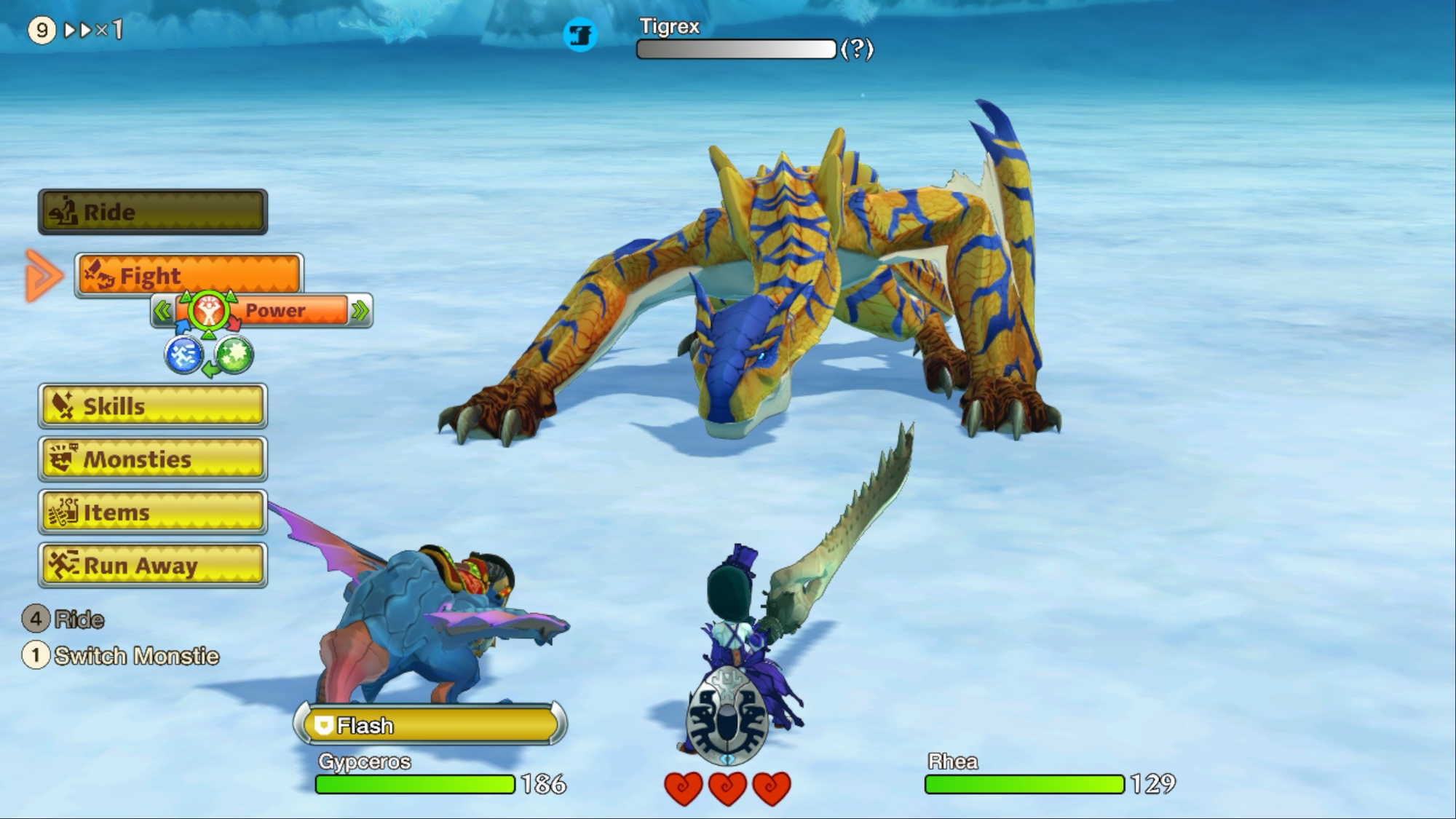Click the right arrow on attack type selector

(x=360, y=312)
